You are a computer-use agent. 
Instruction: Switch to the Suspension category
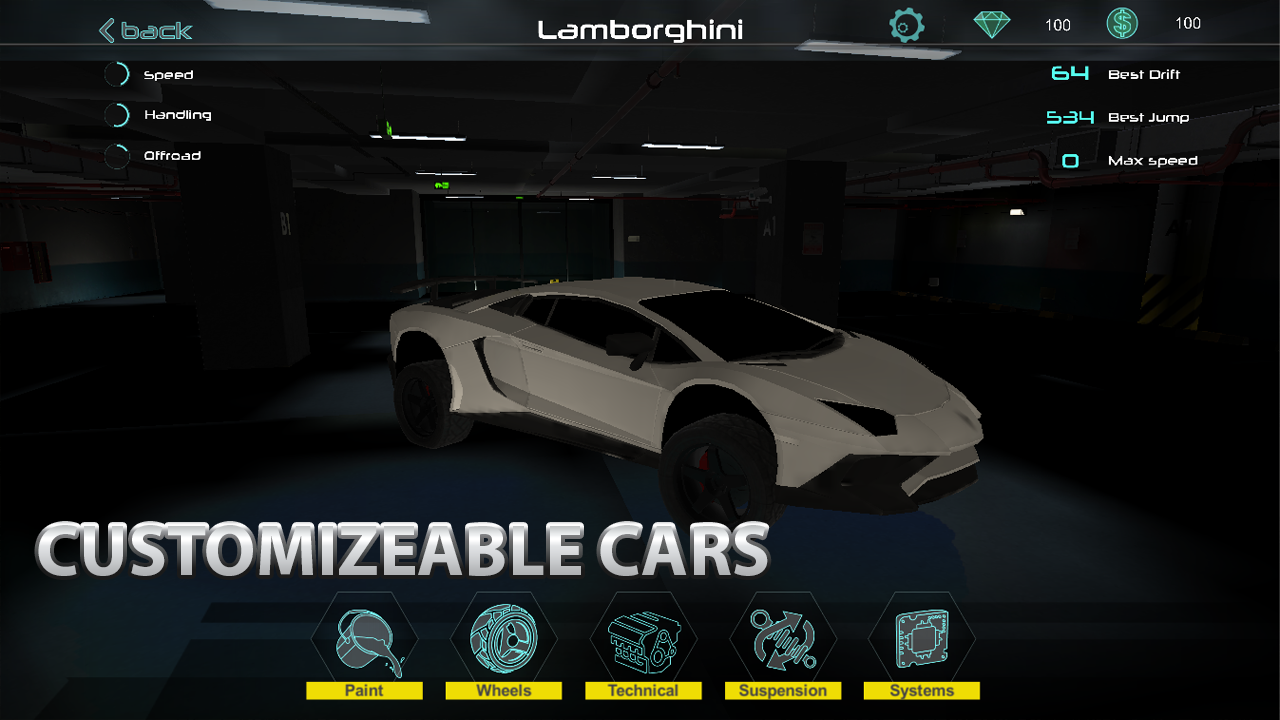click(782, 643)
